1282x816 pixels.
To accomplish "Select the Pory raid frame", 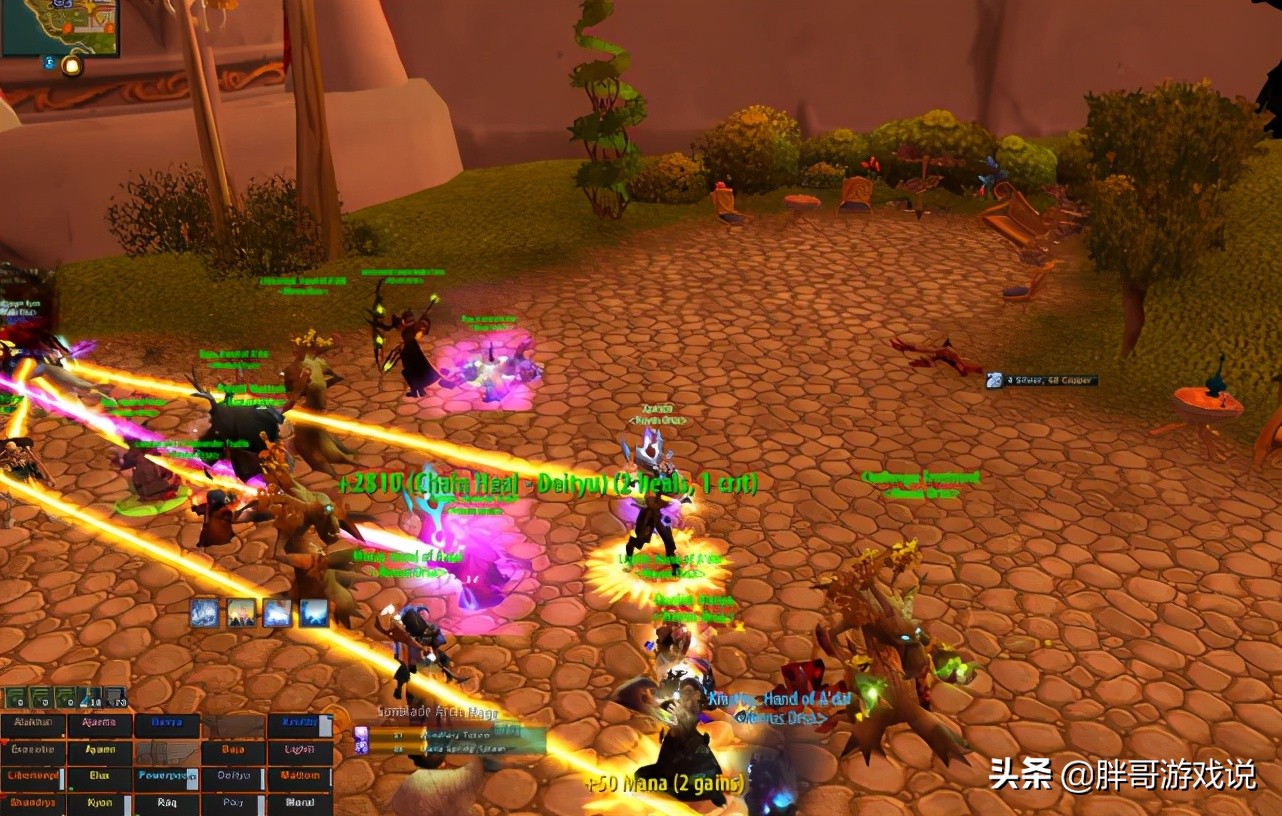I will coord(233,802).
